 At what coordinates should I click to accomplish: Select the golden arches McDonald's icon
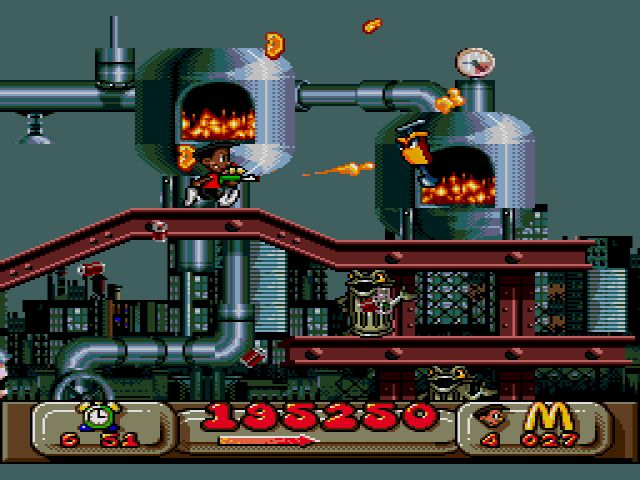544,416
